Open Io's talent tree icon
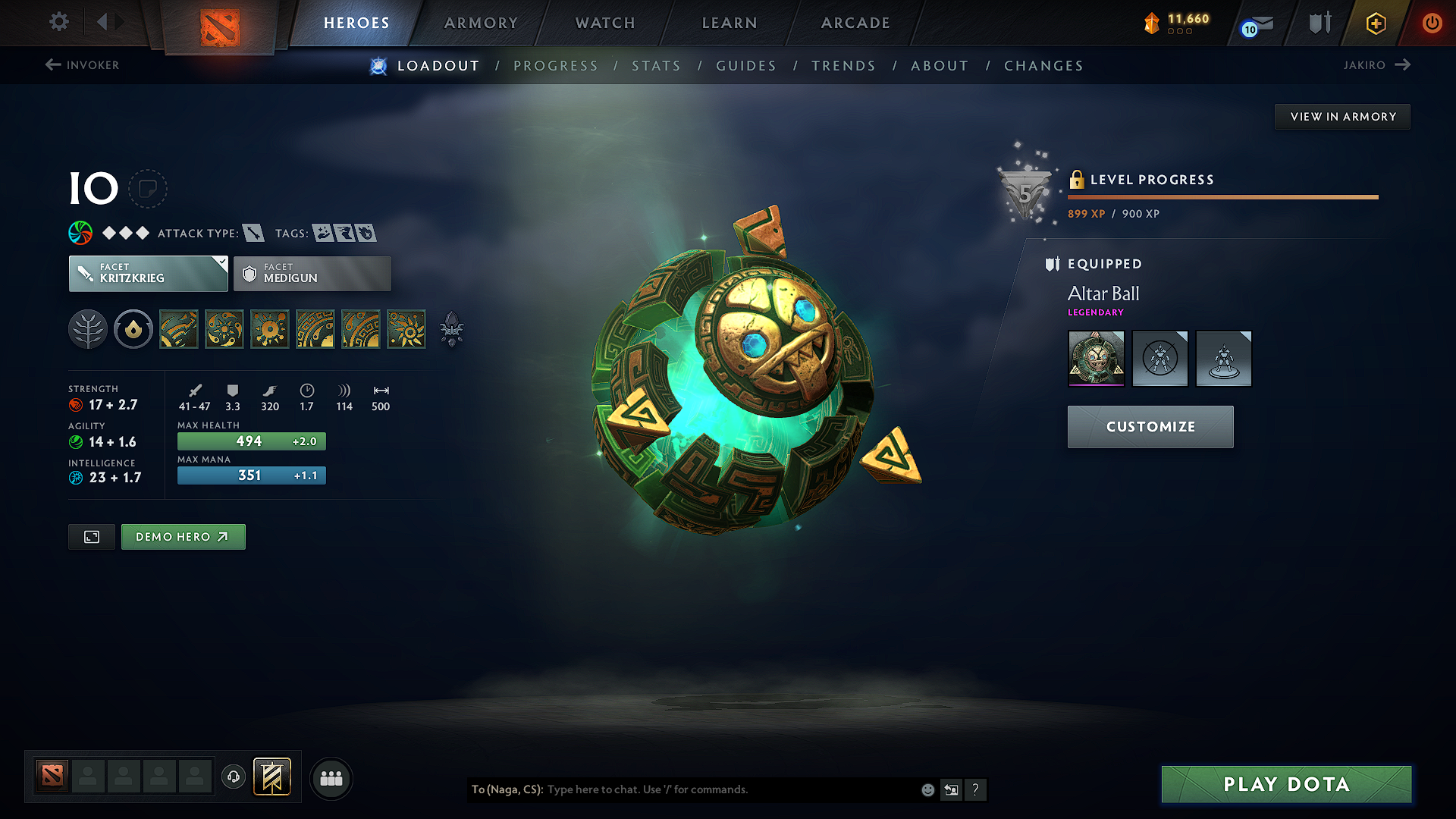This screenshot has height=819, width=1456. (88, 329)
